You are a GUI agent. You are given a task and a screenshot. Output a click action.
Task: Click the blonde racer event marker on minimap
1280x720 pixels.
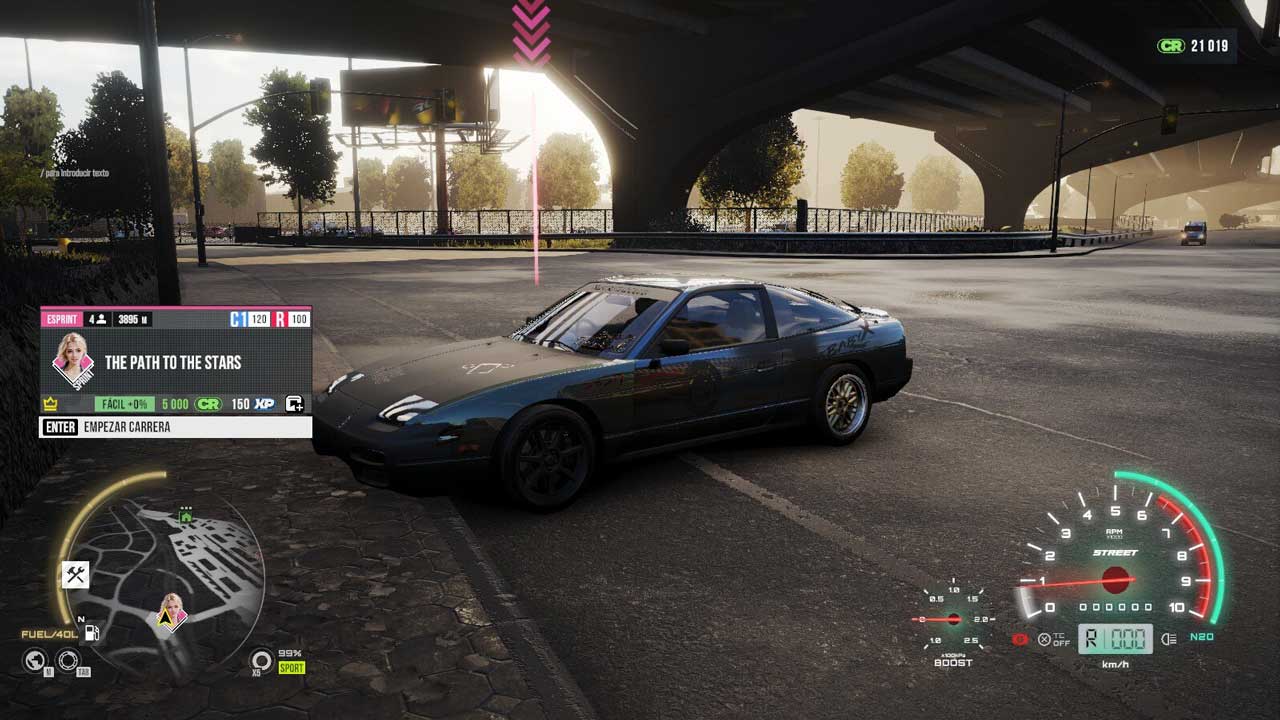point(171,611)
